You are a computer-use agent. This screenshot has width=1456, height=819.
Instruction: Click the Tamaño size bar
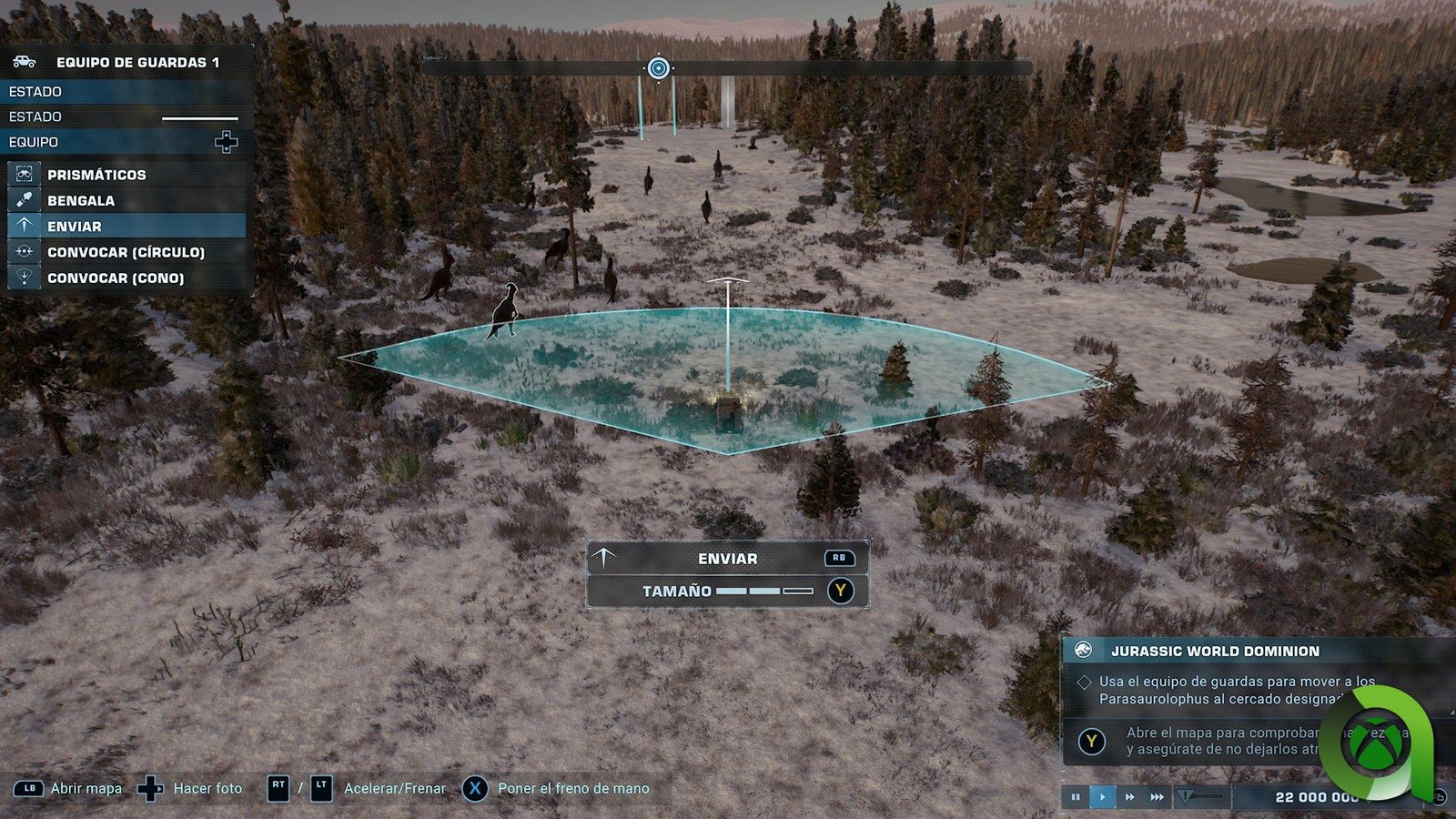click(x=763, y=591)
